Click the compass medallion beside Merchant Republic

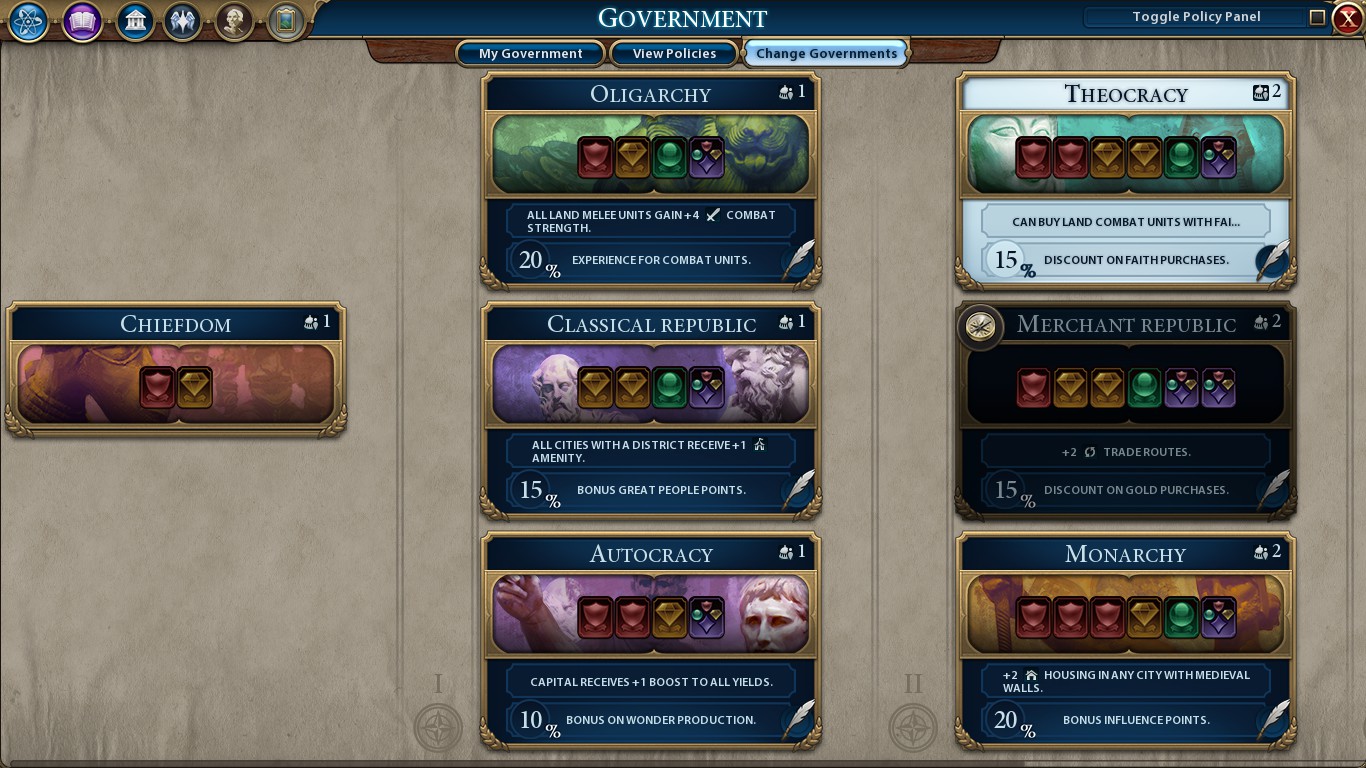[x=982, y=327]
